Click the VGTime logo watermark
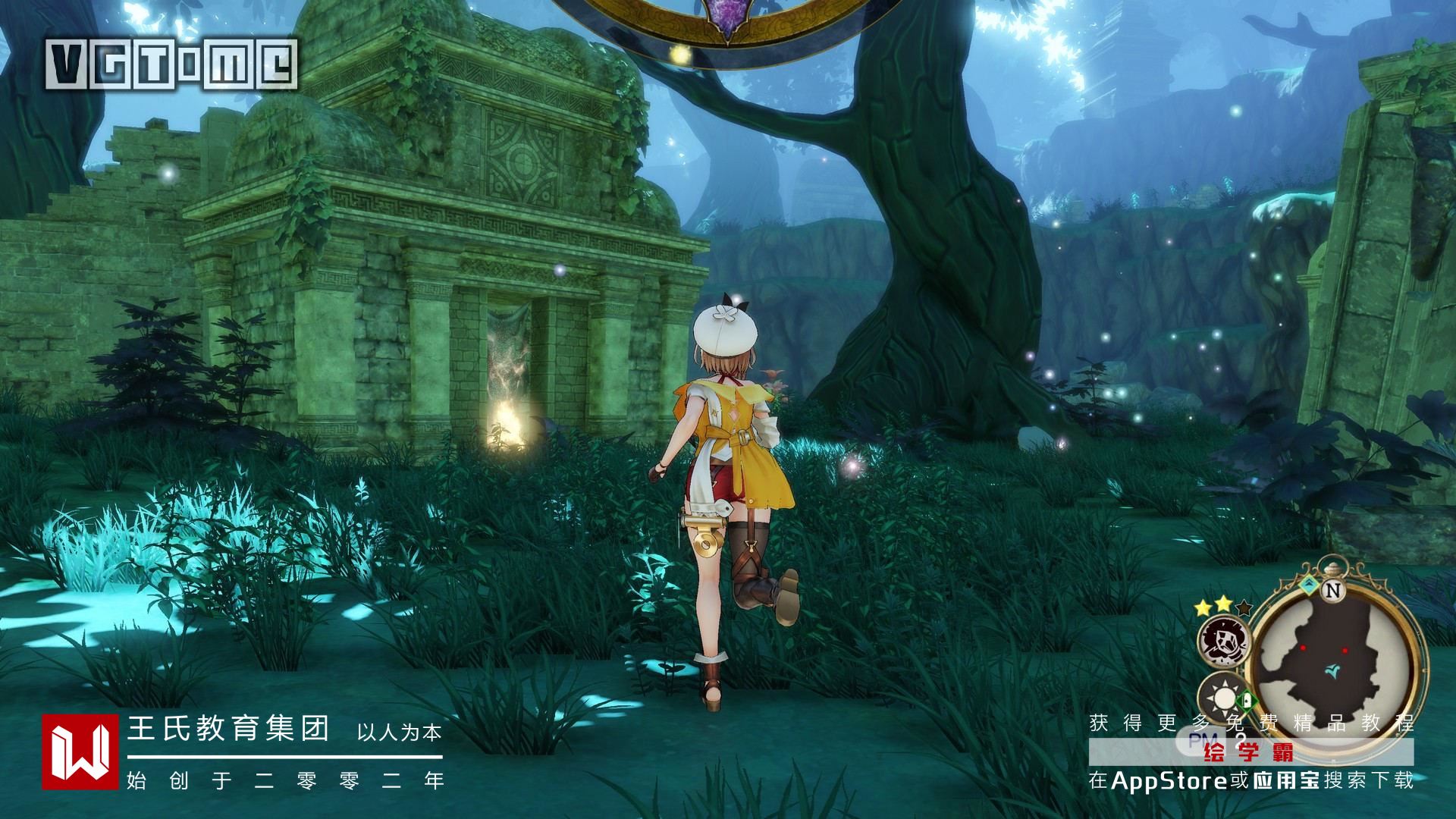 pos(171,64)
